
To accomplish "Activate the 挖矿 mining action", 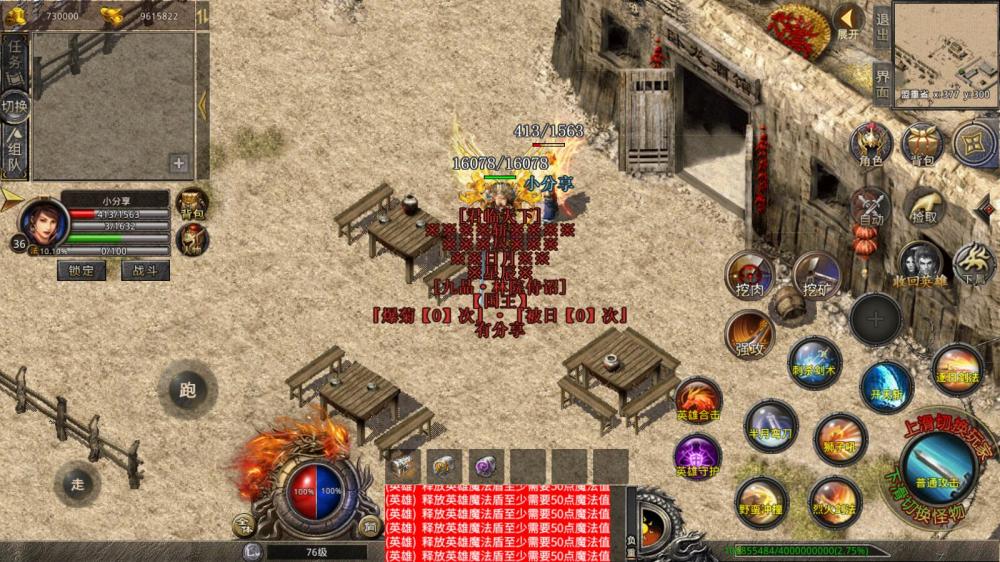I will (x=816, y=274).
